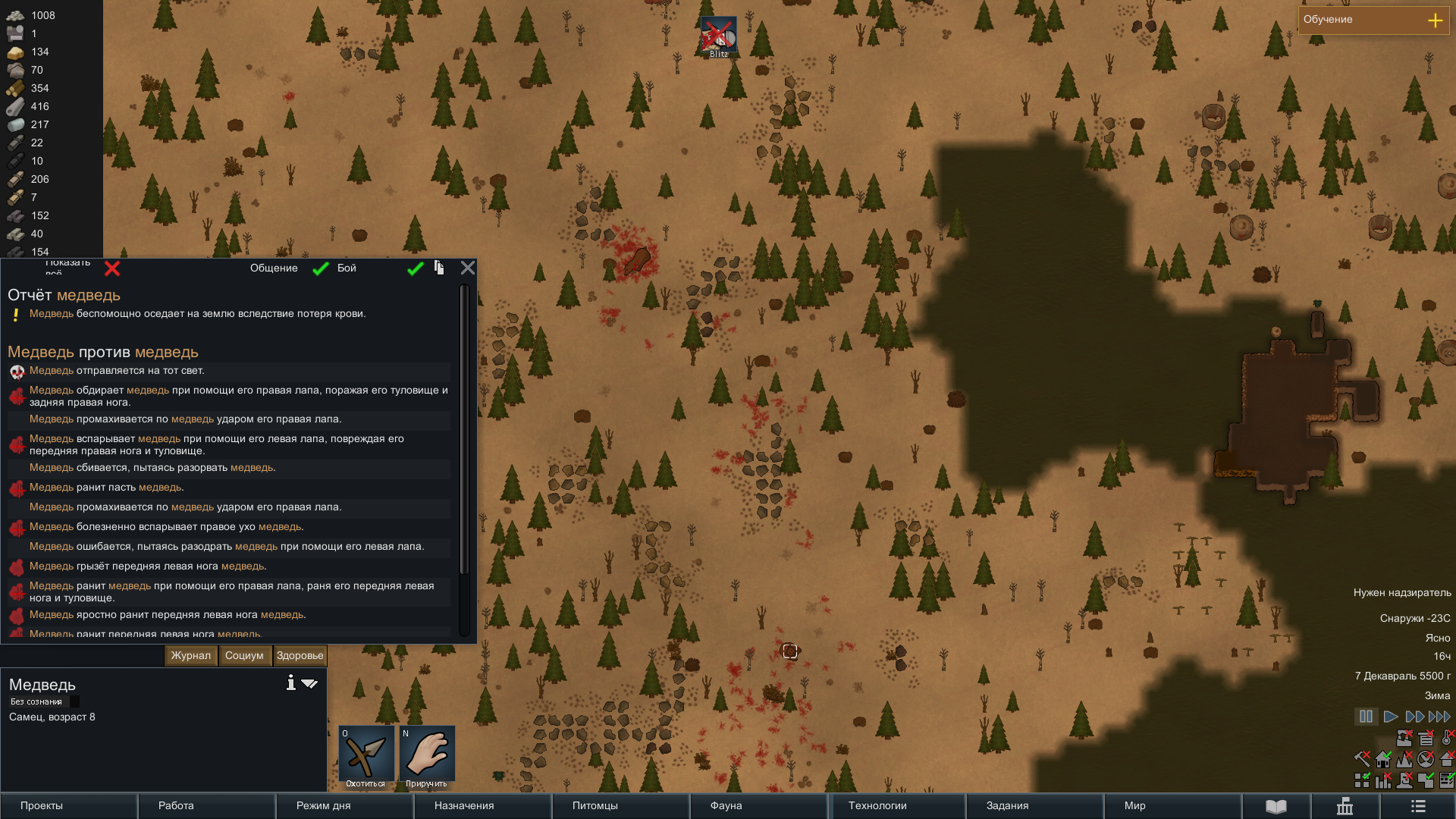1456x819 pixels.
Task: Open the Работа tab
Action: pos(206,805)
